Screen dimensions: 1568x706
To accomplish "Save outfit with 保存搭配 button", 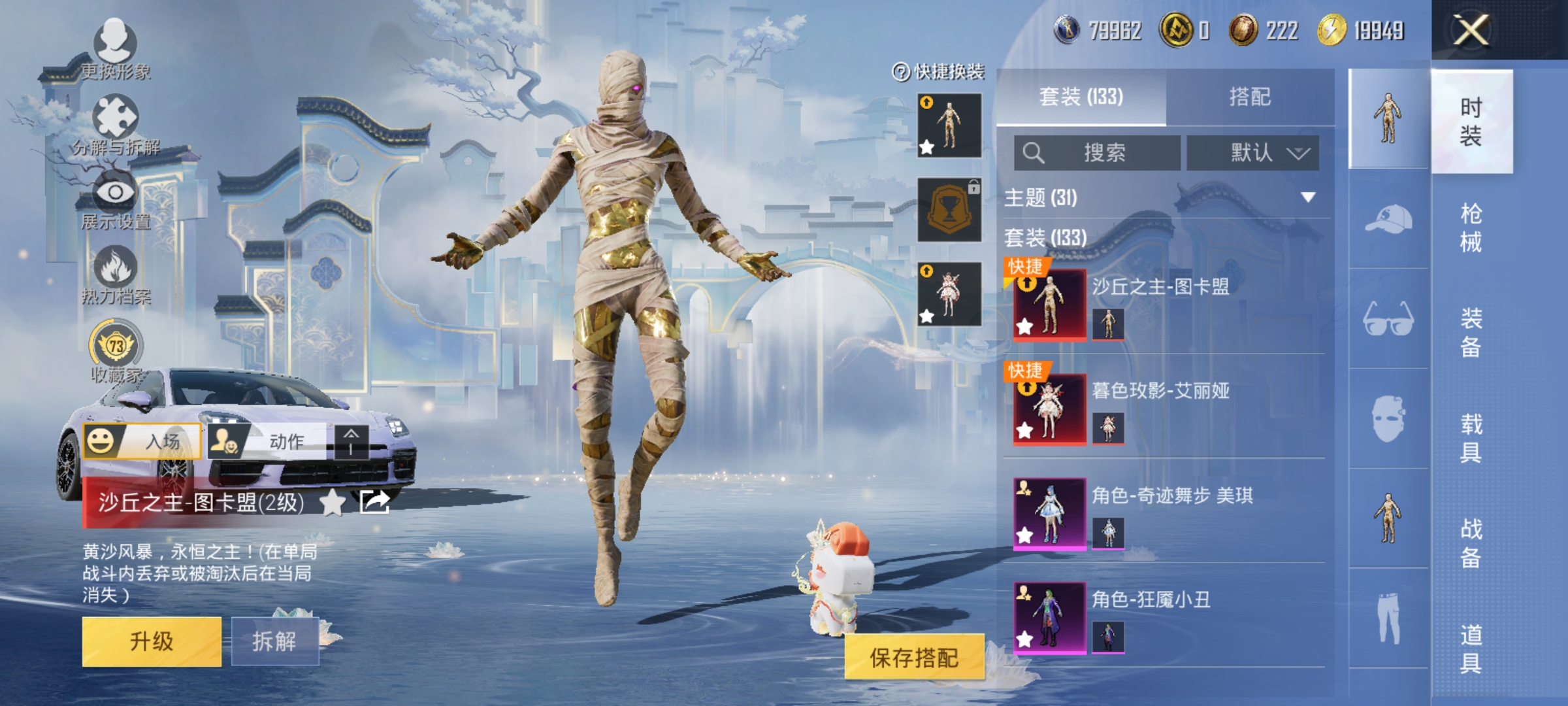I will click(x=914, y=657).
